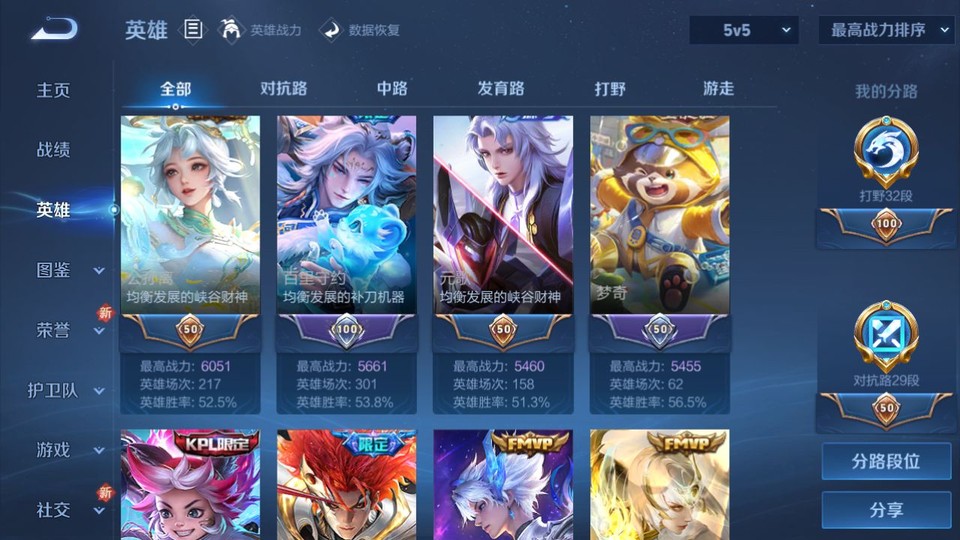Open the 主页 home menu
Screen dimensions: 960x540
coord(54,90)
